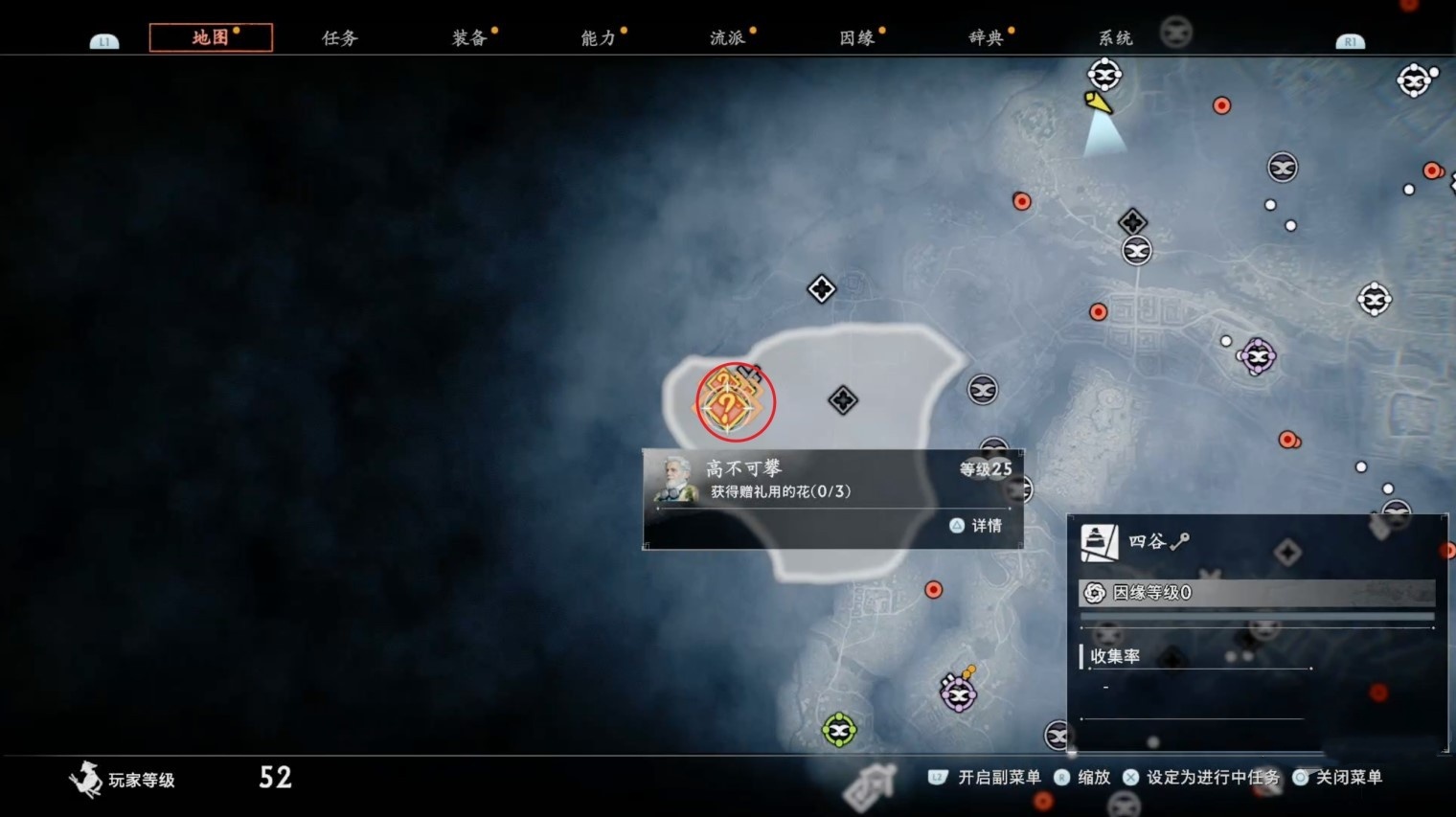This screenshot has width=1456, height=817.
Task: Select the 因缘等级0 bond level row
Action: [x=1257, y=593]
